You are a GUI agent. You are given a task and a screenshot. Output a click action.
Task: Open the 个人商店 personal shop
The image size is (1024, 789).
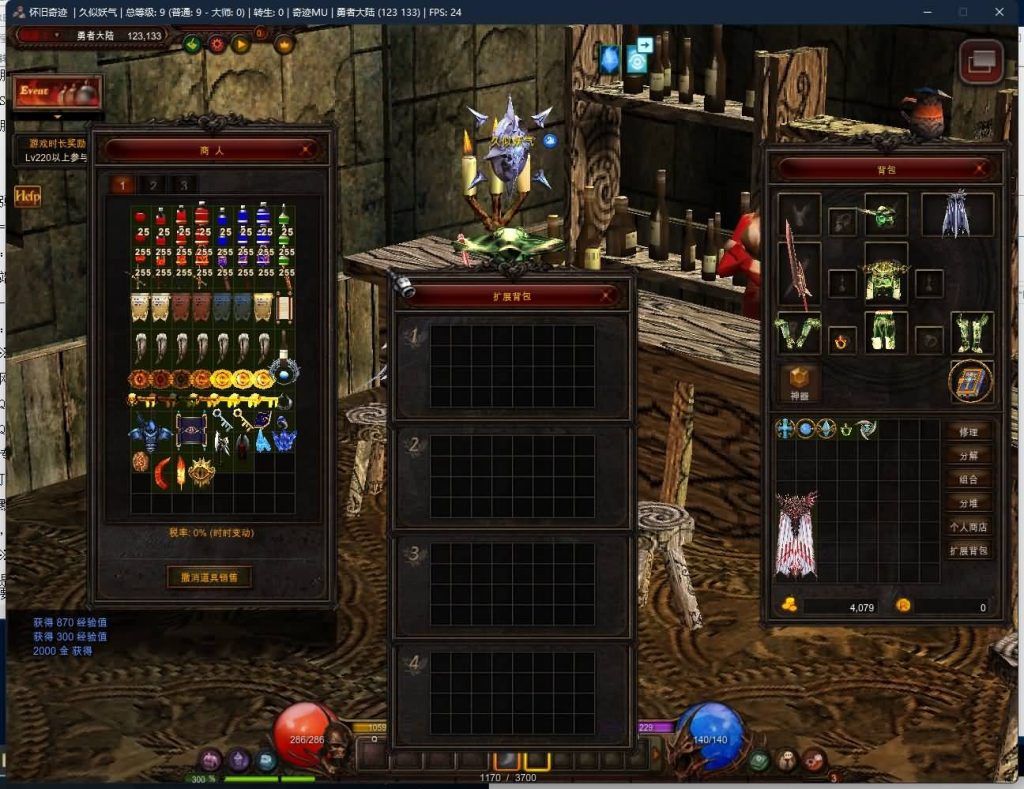968,527
